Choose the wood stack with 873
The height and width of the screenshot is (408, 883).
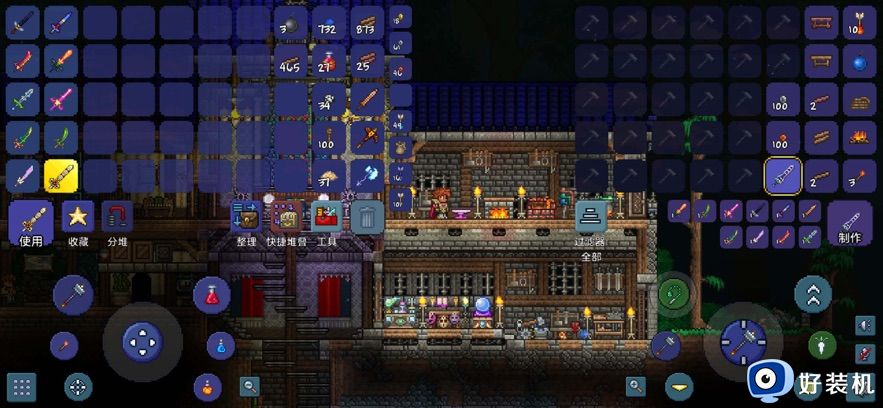[366, 22]
